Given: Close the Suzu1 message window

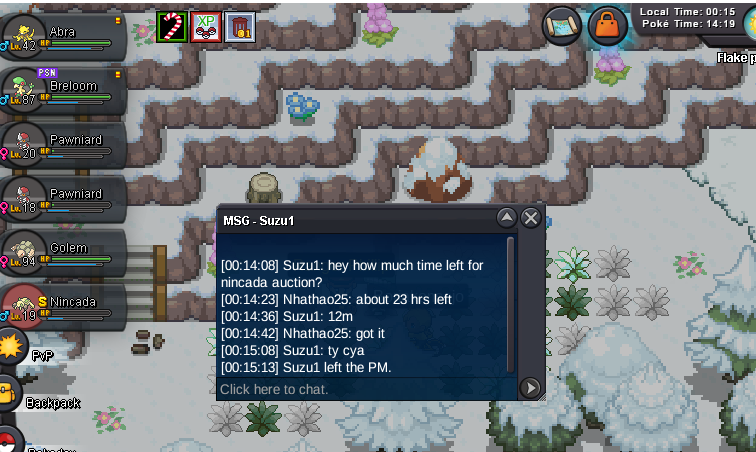Looking at the screenshot, I should click(531, 218).
